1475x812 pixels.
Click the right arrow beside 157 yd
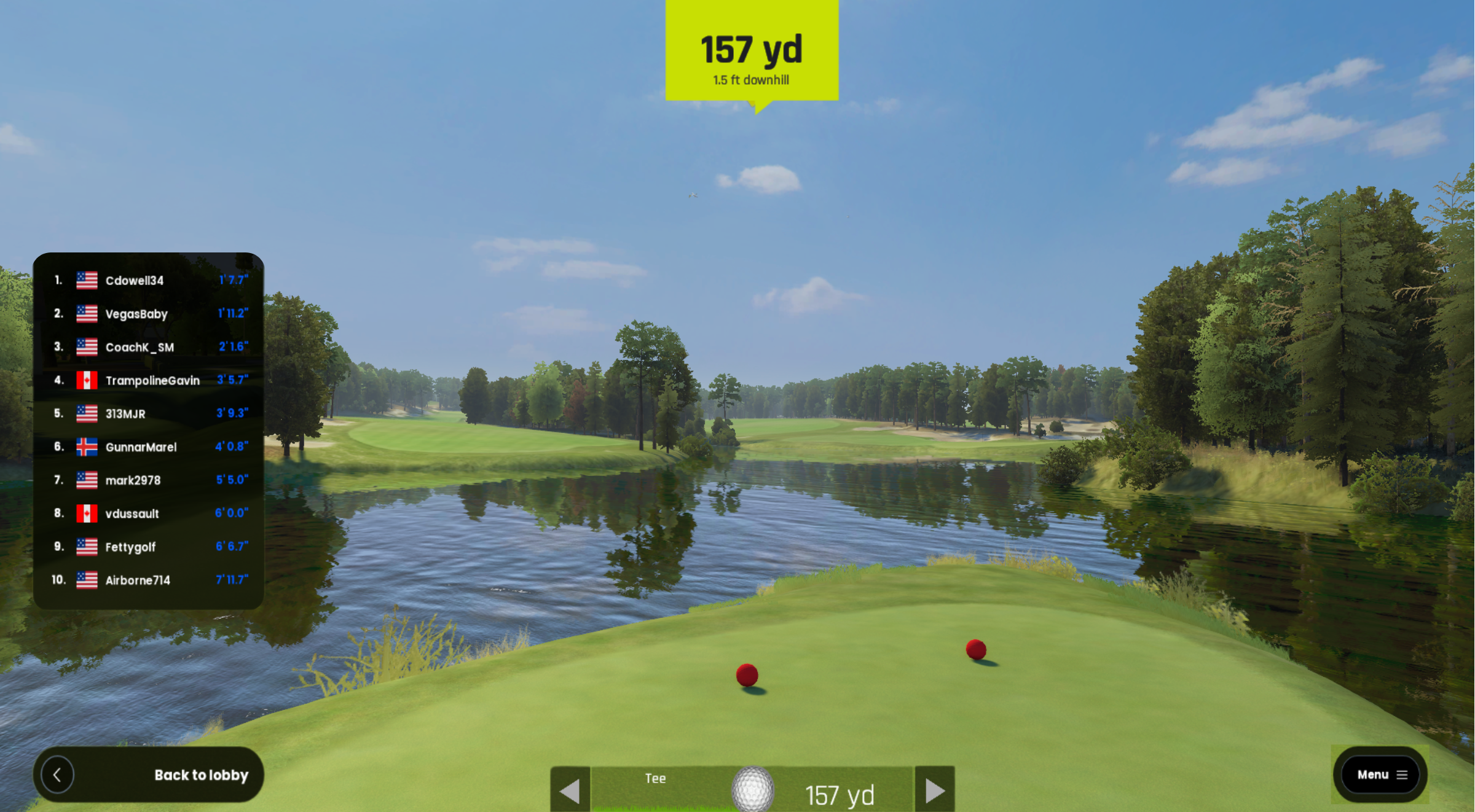(935, 791)
